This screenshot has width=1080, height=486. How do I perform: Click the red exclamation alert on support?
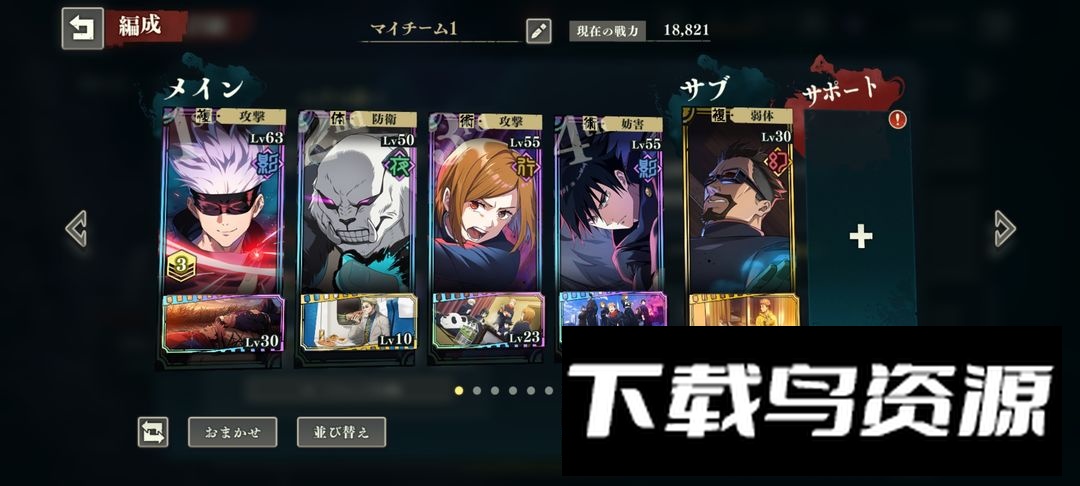coord(897,119)
